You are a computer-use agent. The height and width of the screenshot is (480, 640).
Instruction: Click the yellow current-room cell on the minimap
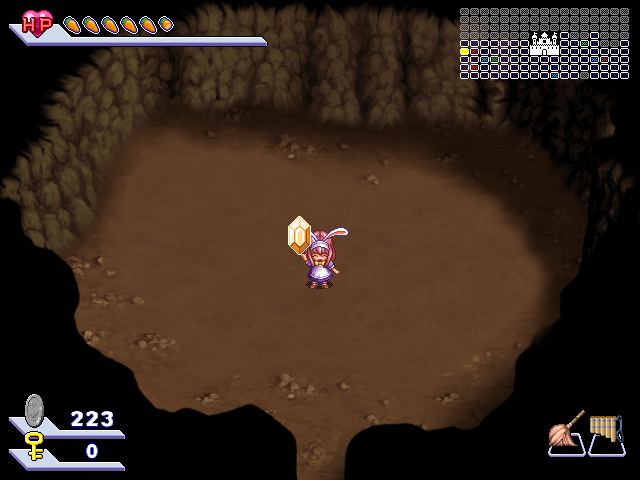[x=465, y=52]
